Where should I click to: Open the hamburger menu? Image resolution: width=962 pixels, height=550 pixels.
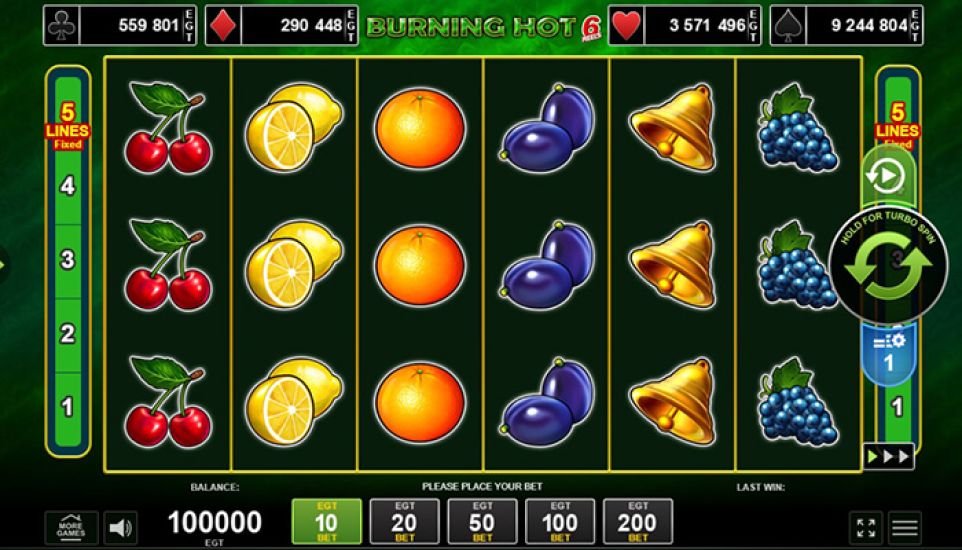(906, 527)
